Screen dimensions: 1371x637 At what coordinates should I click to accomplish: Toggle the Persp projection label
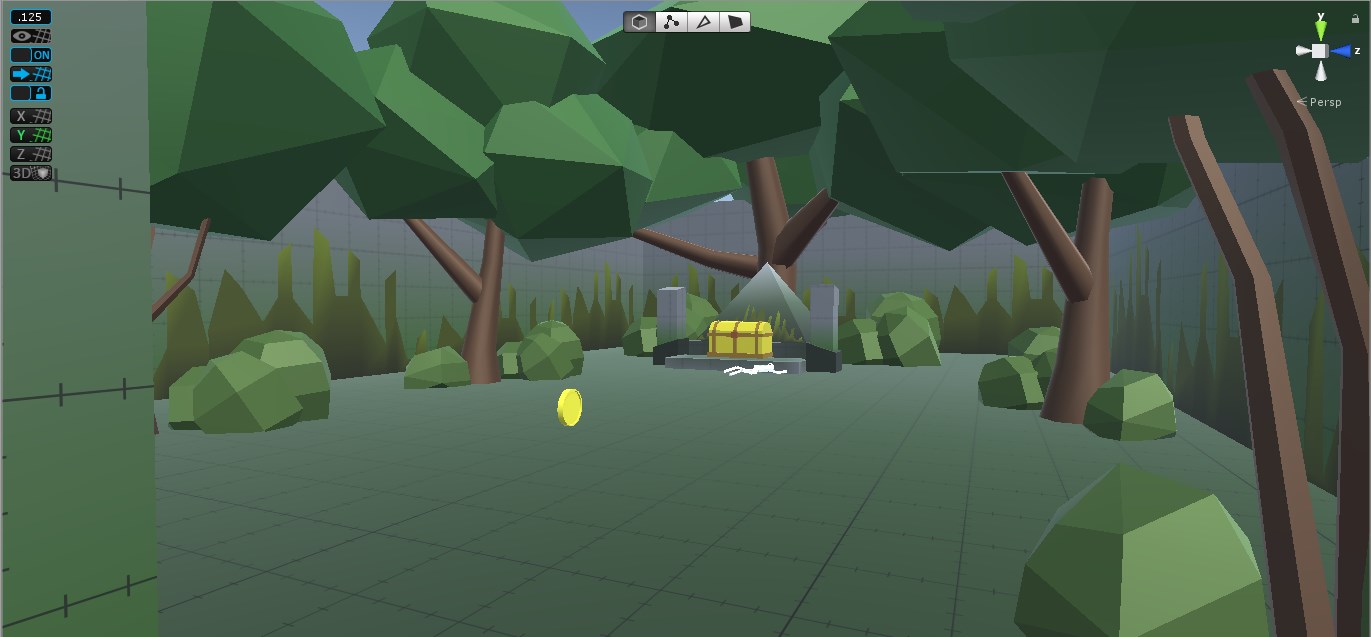tap(1325, 102)
